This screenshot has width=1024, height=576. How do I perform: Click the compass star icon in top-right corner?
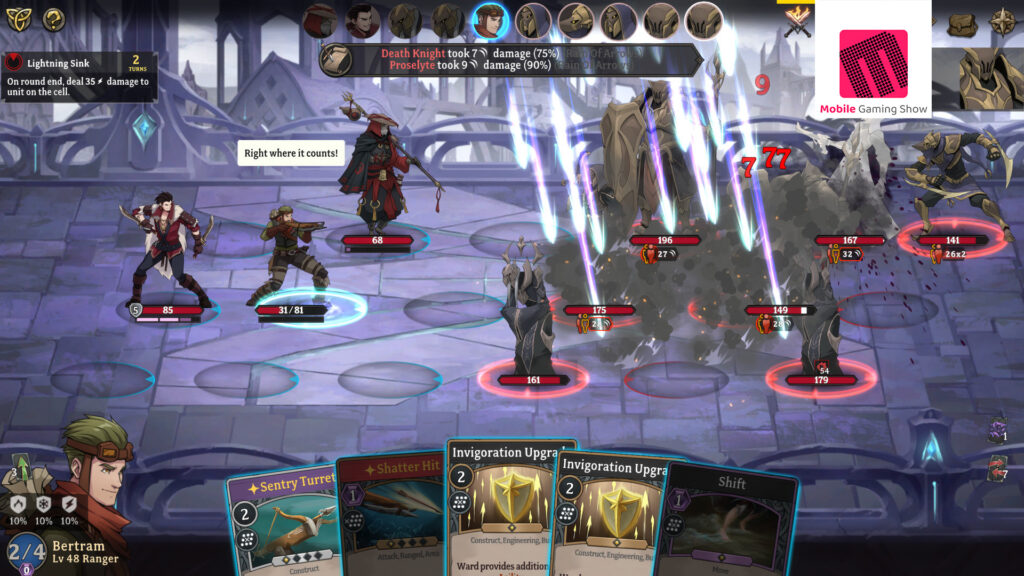tap(1002, 21)
